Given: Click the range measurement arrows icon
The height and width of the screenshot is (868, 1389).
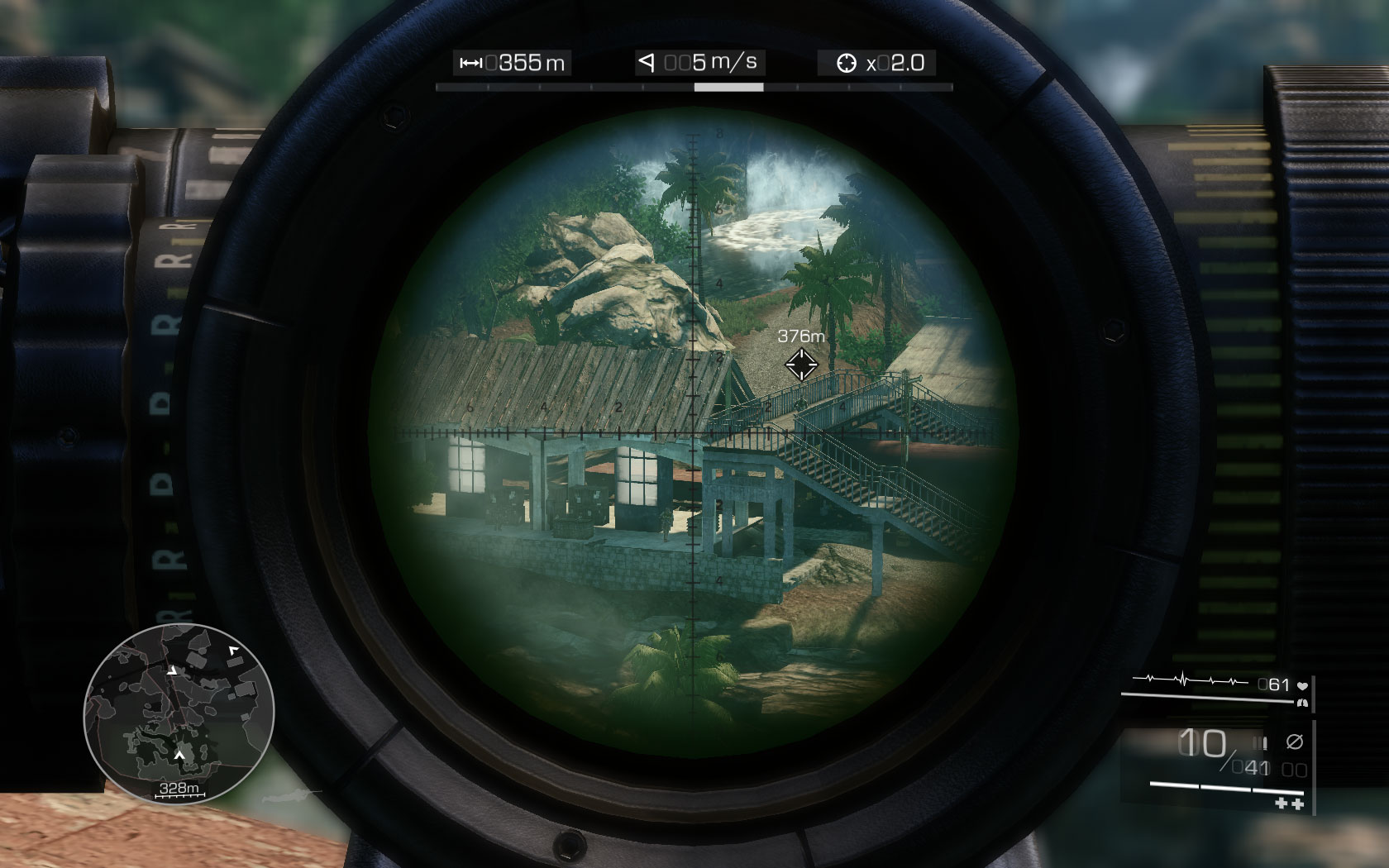Looking at the screenshot, I should [x=472, y=63].
